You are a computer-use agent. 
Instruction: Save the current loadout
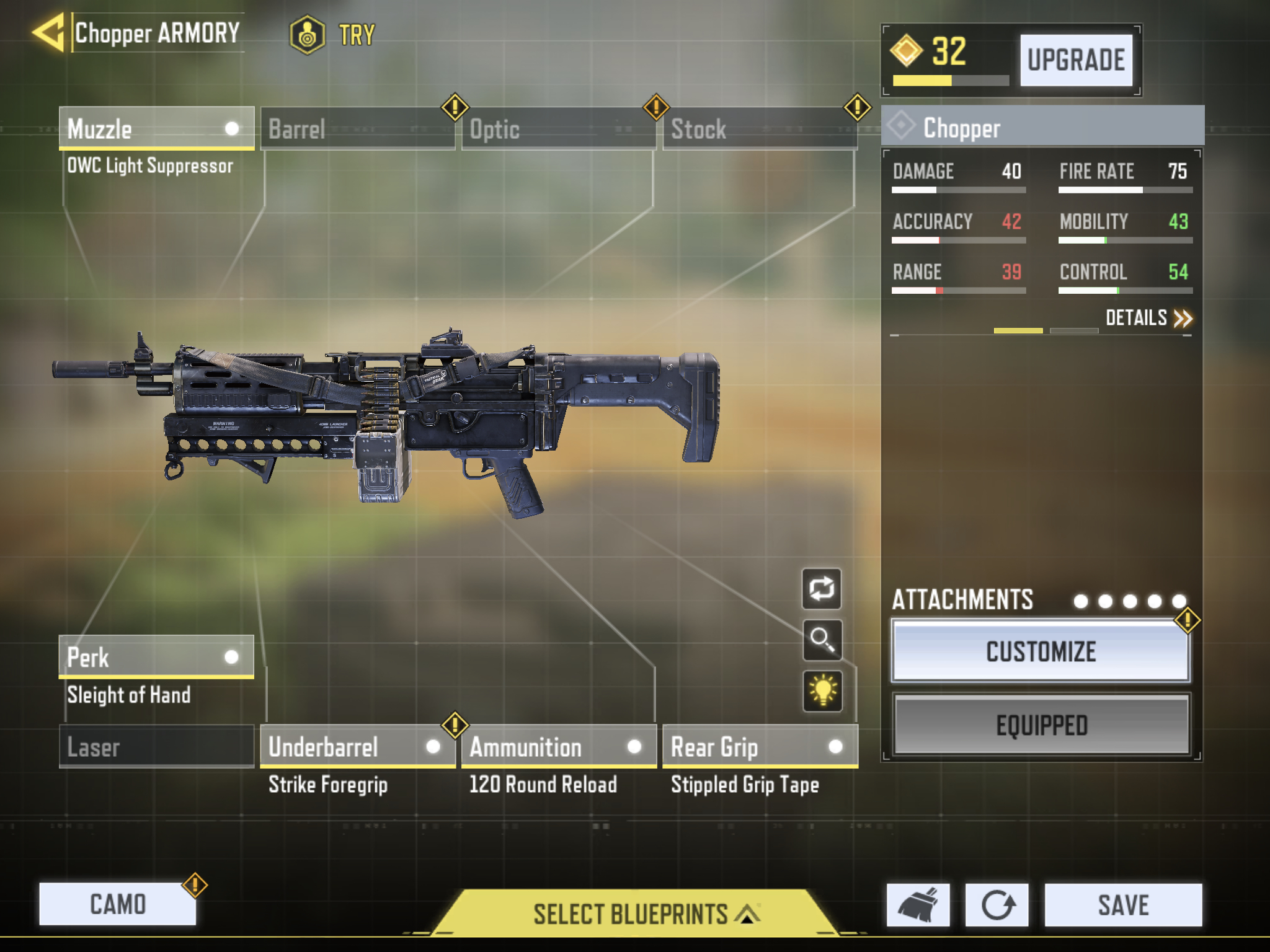pyautogui.click(x=1123, y=905)
